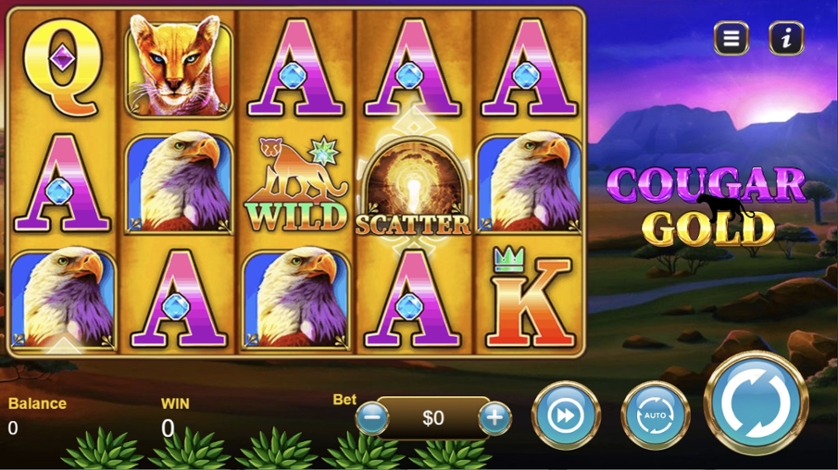Screen dimensions: 838x470
Task: Decrease the bet with the minus button
Action: [372, 417]
